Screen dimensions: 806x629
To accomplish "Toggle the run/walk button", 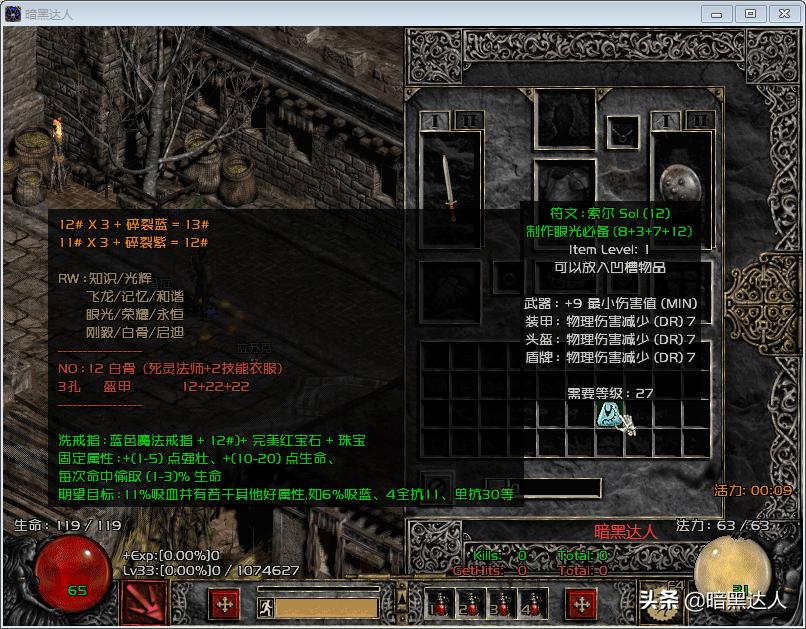I will coord(265,605).
